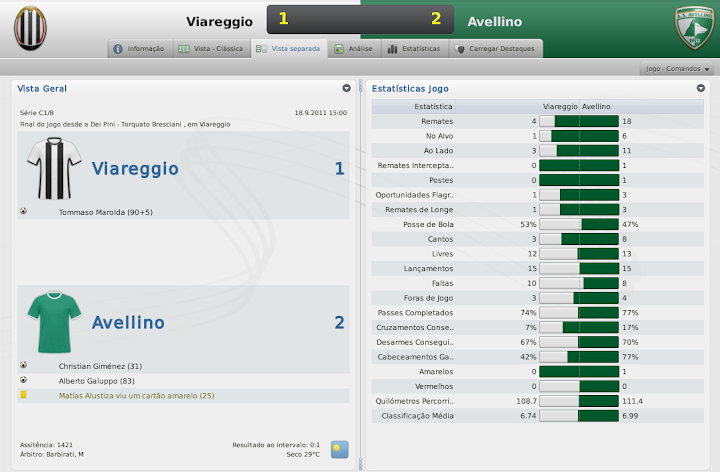Open Carregar Destaques tab
Screen dimensions: 720x472
tap(494, 48)
